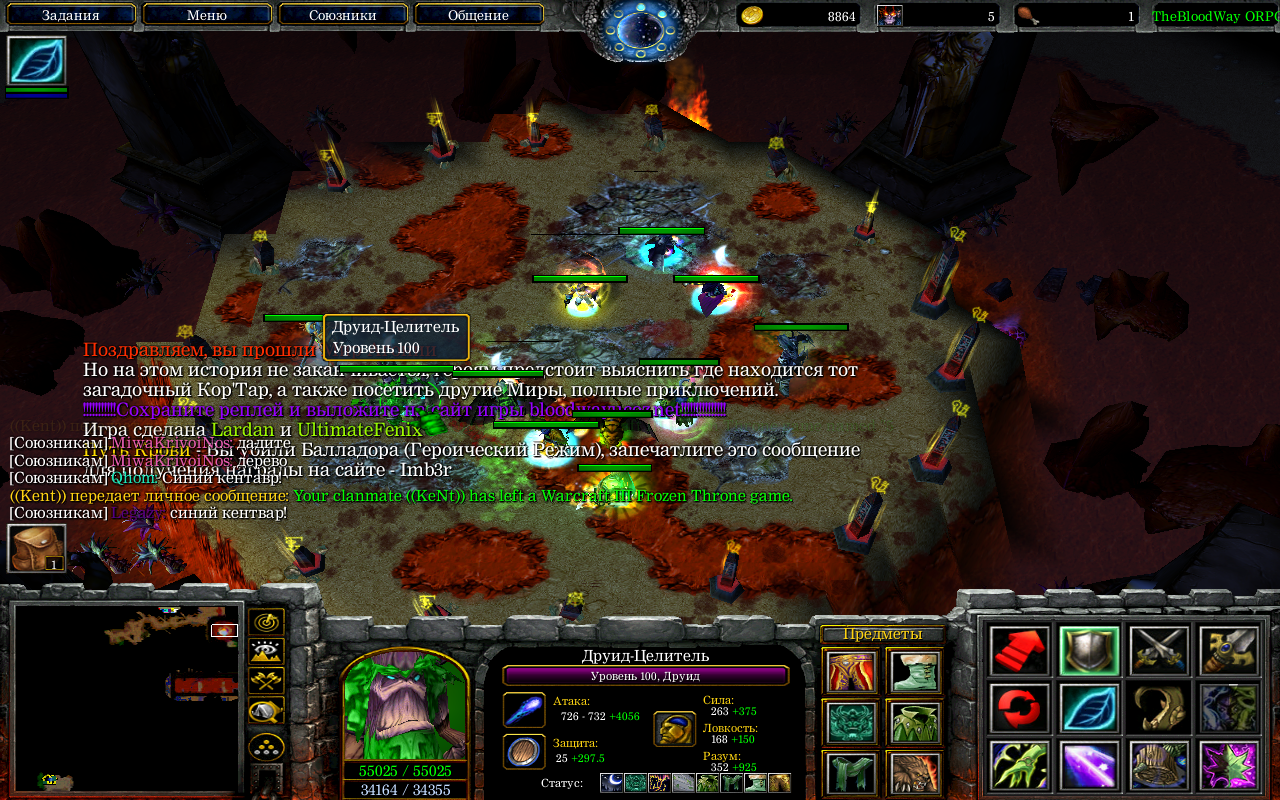This screenshot has height=800, width=1280.
Task: Select the green boot item slot
Action: point(913,672)
